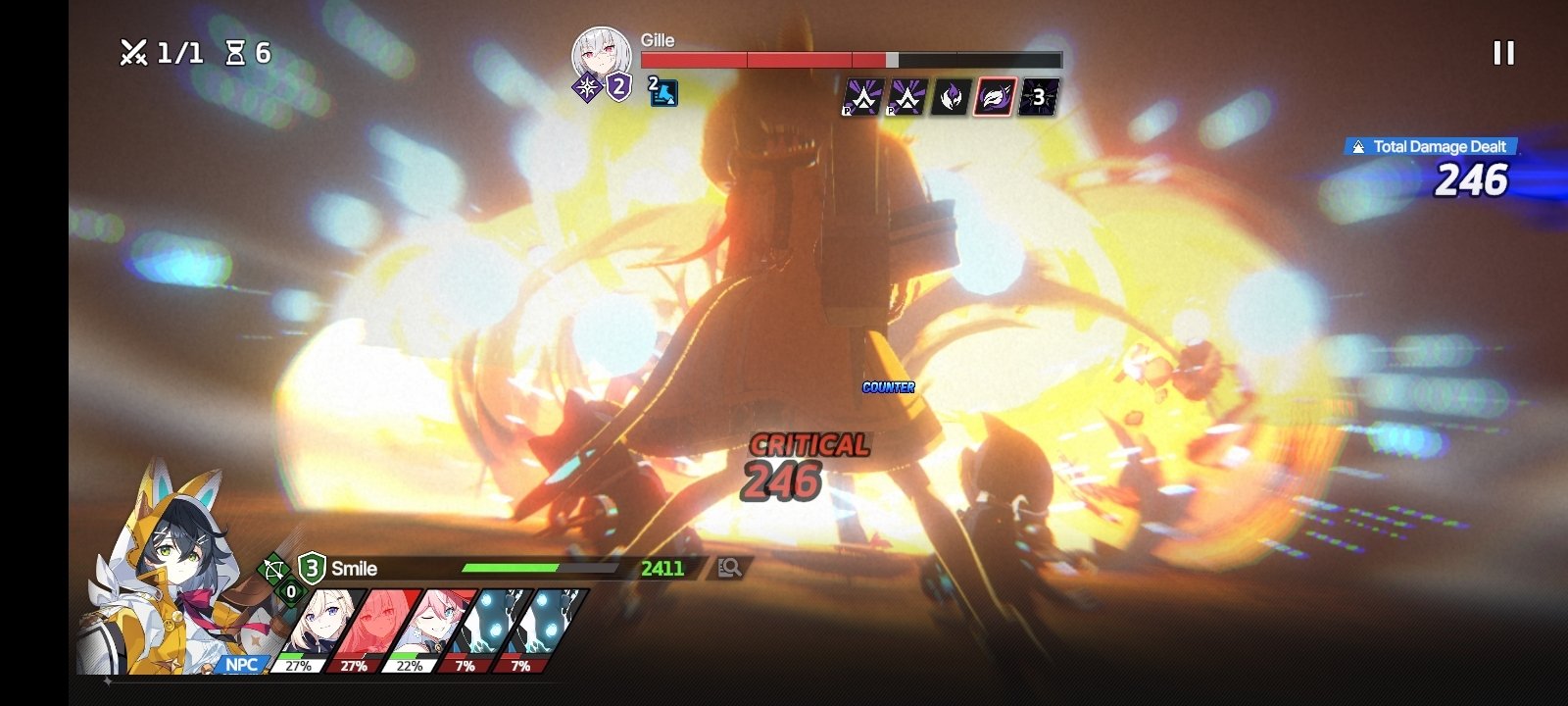
Task: Open Smile's detail magnifier button
Action: [729, 568]
